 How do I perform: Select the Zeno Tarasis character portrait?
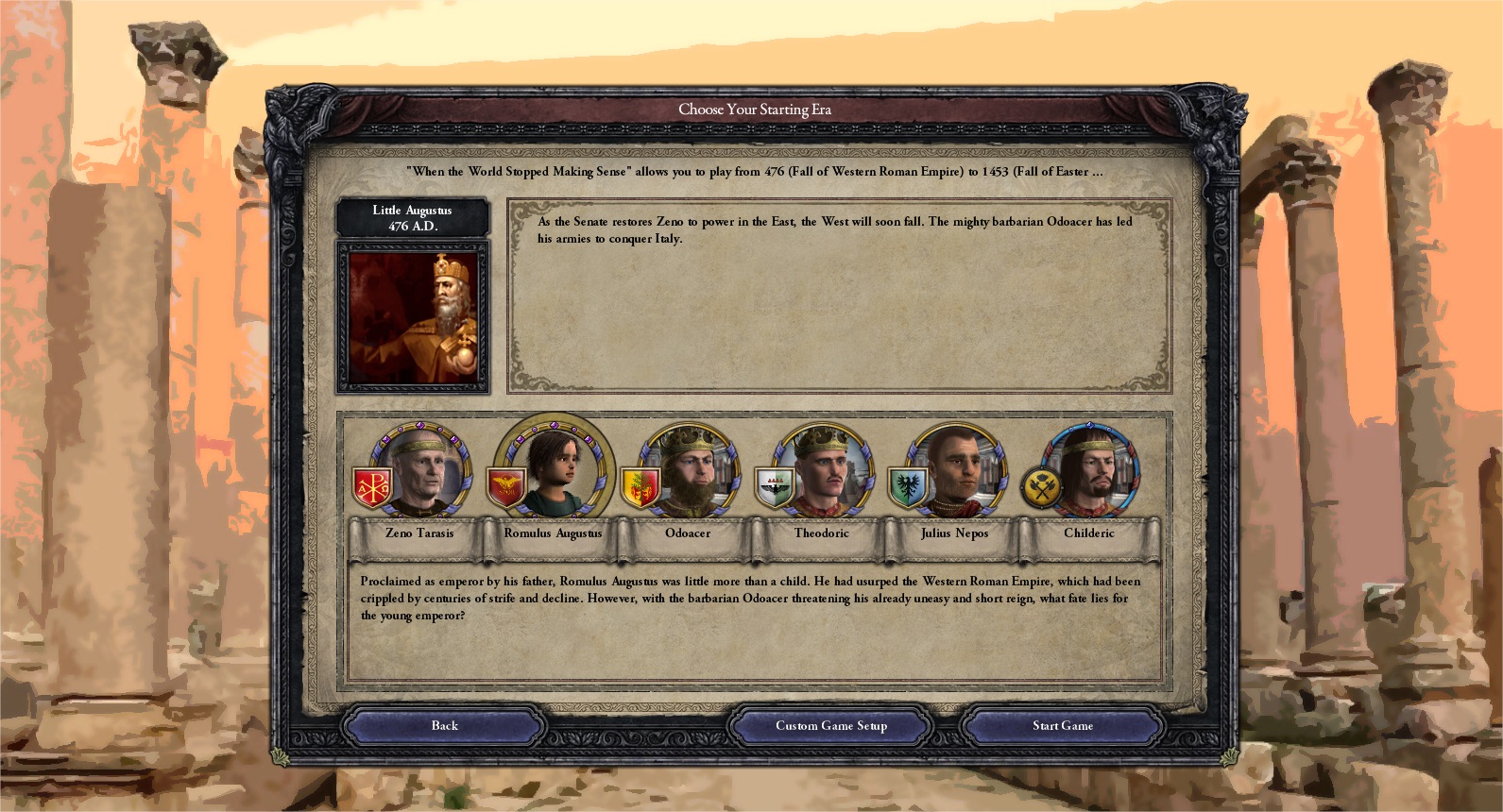tap(419, 467)
